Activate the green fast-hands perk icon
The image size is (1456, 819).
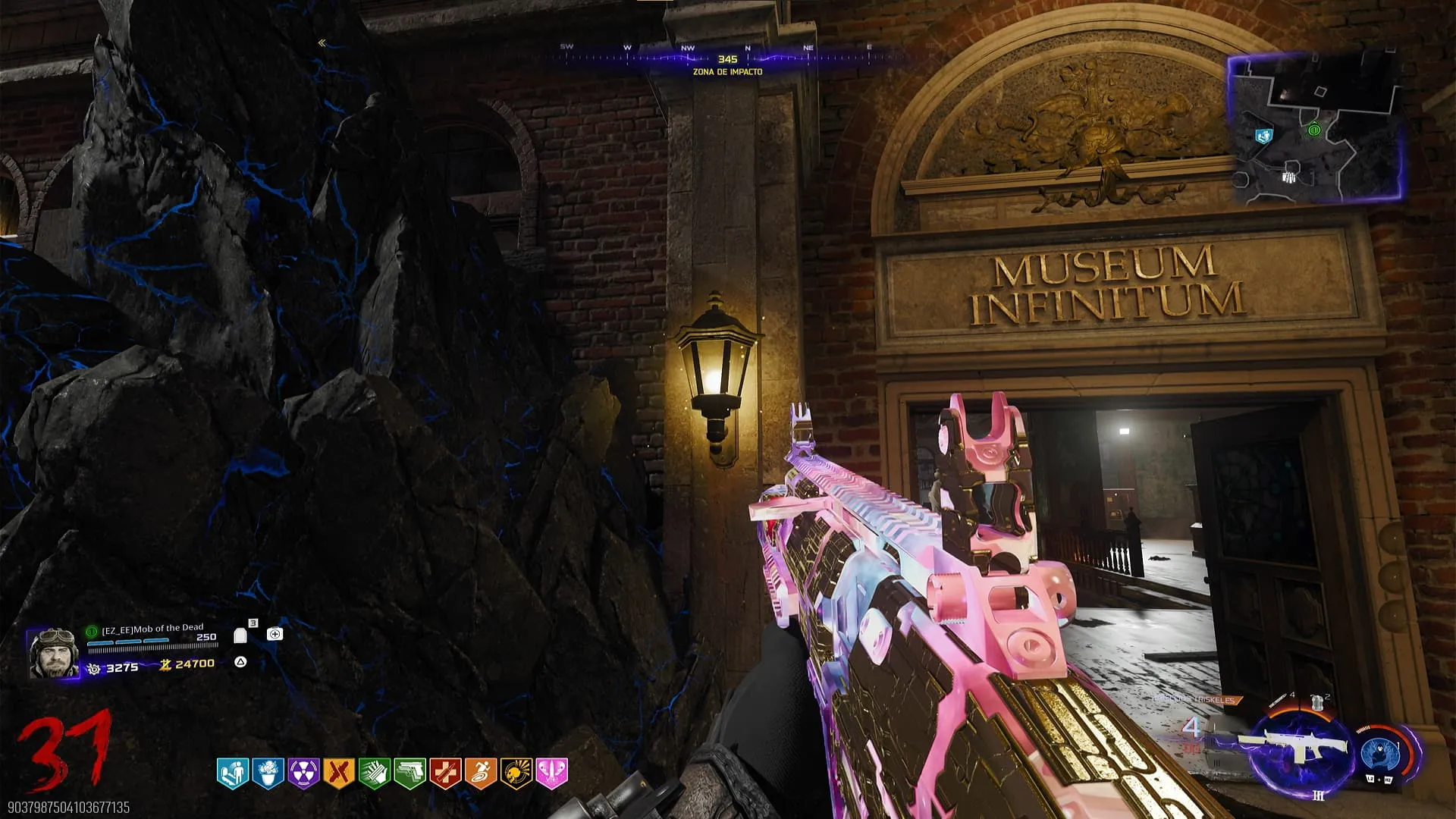coord(374,773)
